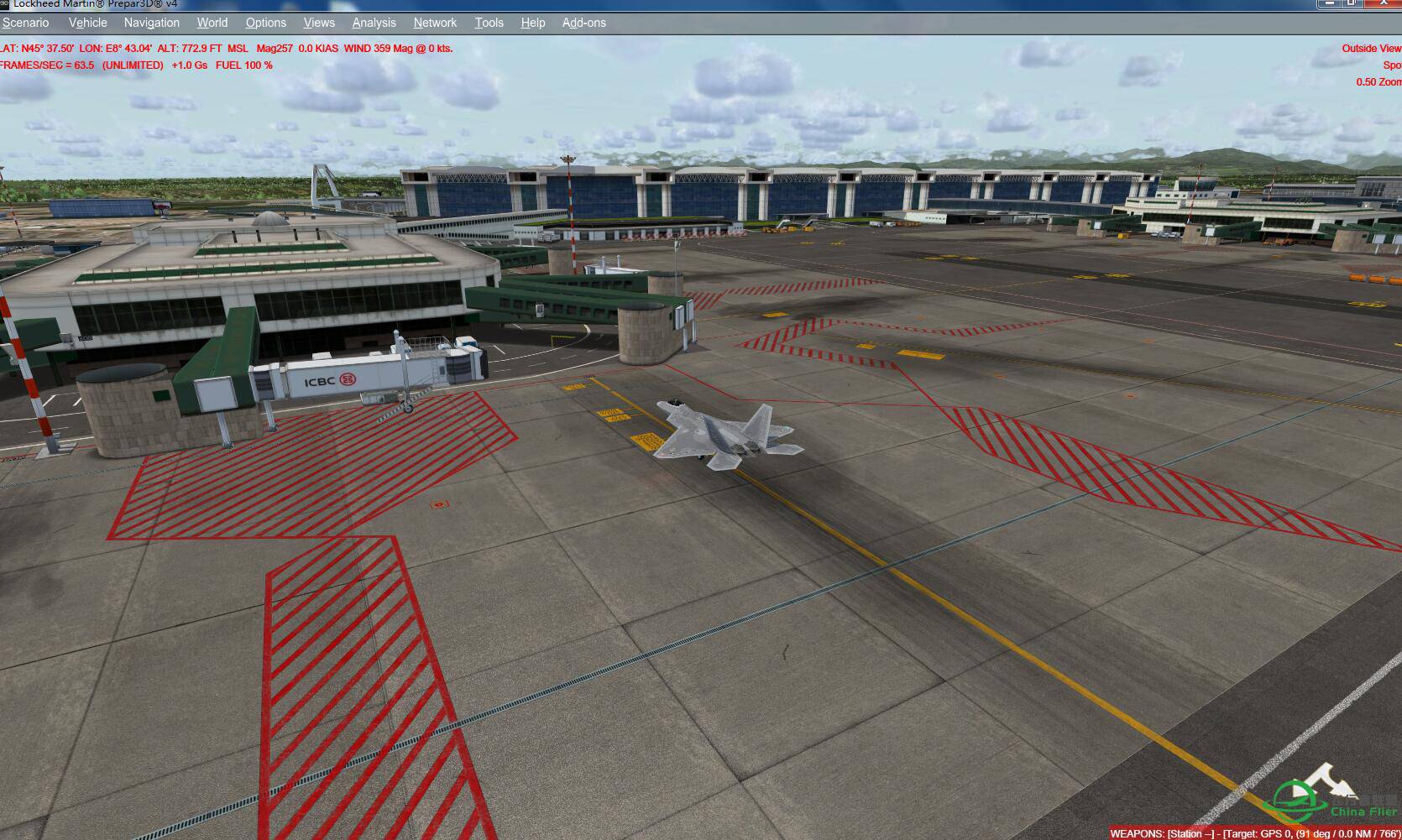Image resolution: width=1402 pixels, height=840 pixels.
Task: Open the Navigation menu
Action: [151, 23]
